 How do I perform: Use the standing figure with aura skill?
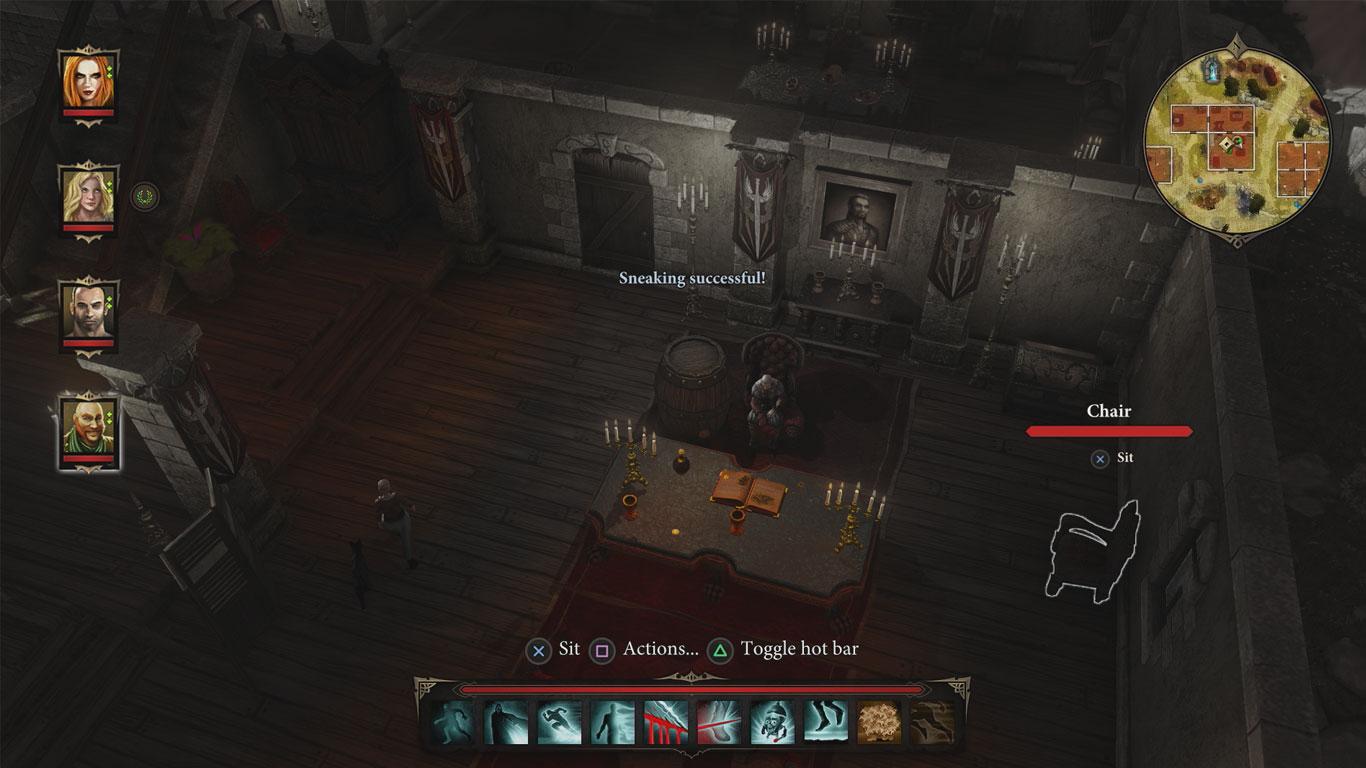click(x=612, y=722)
